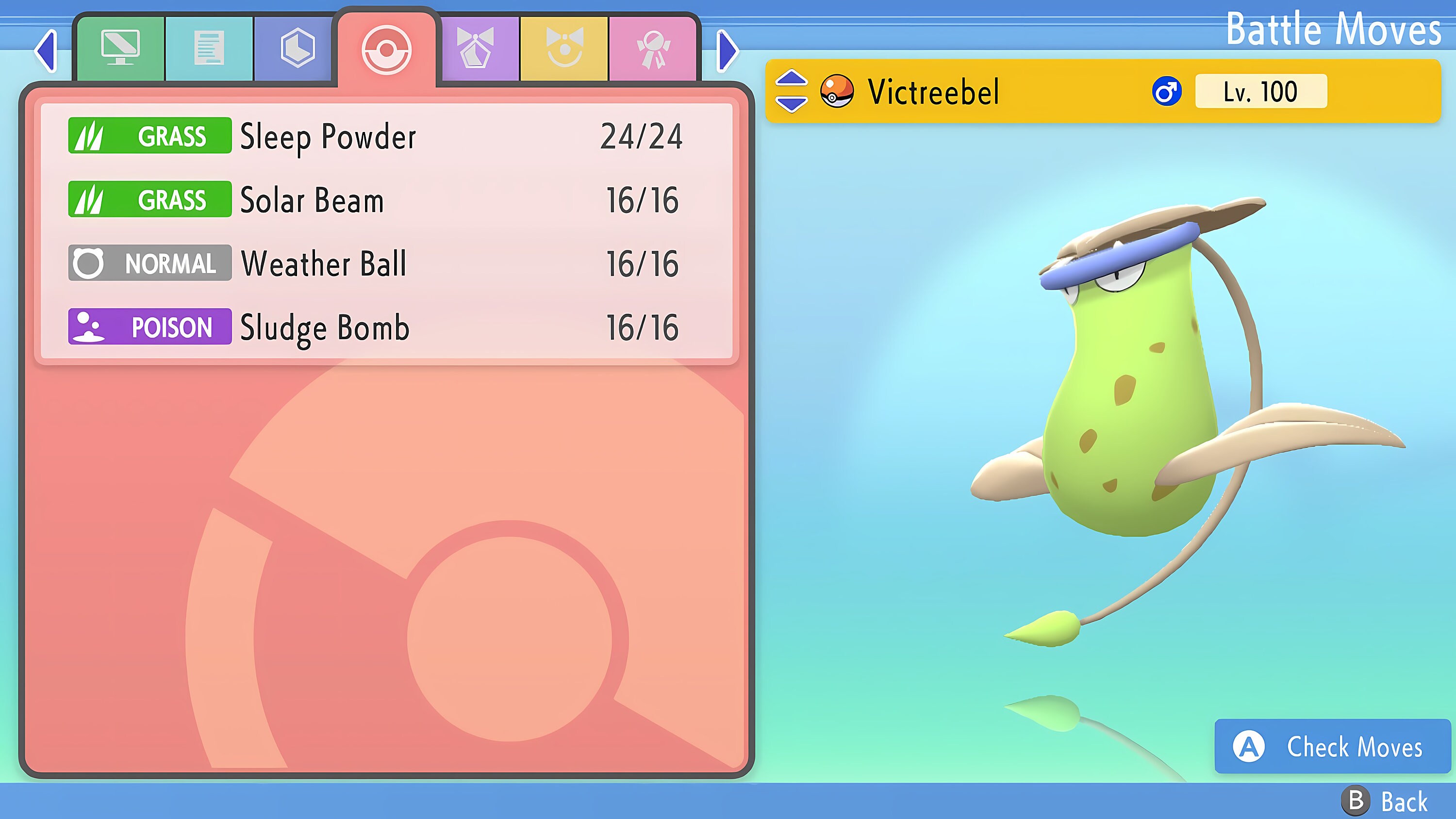Screen dimensions: 1456x819
Task: Select the Sleep Powder move row
Action: tap(379, 136)
